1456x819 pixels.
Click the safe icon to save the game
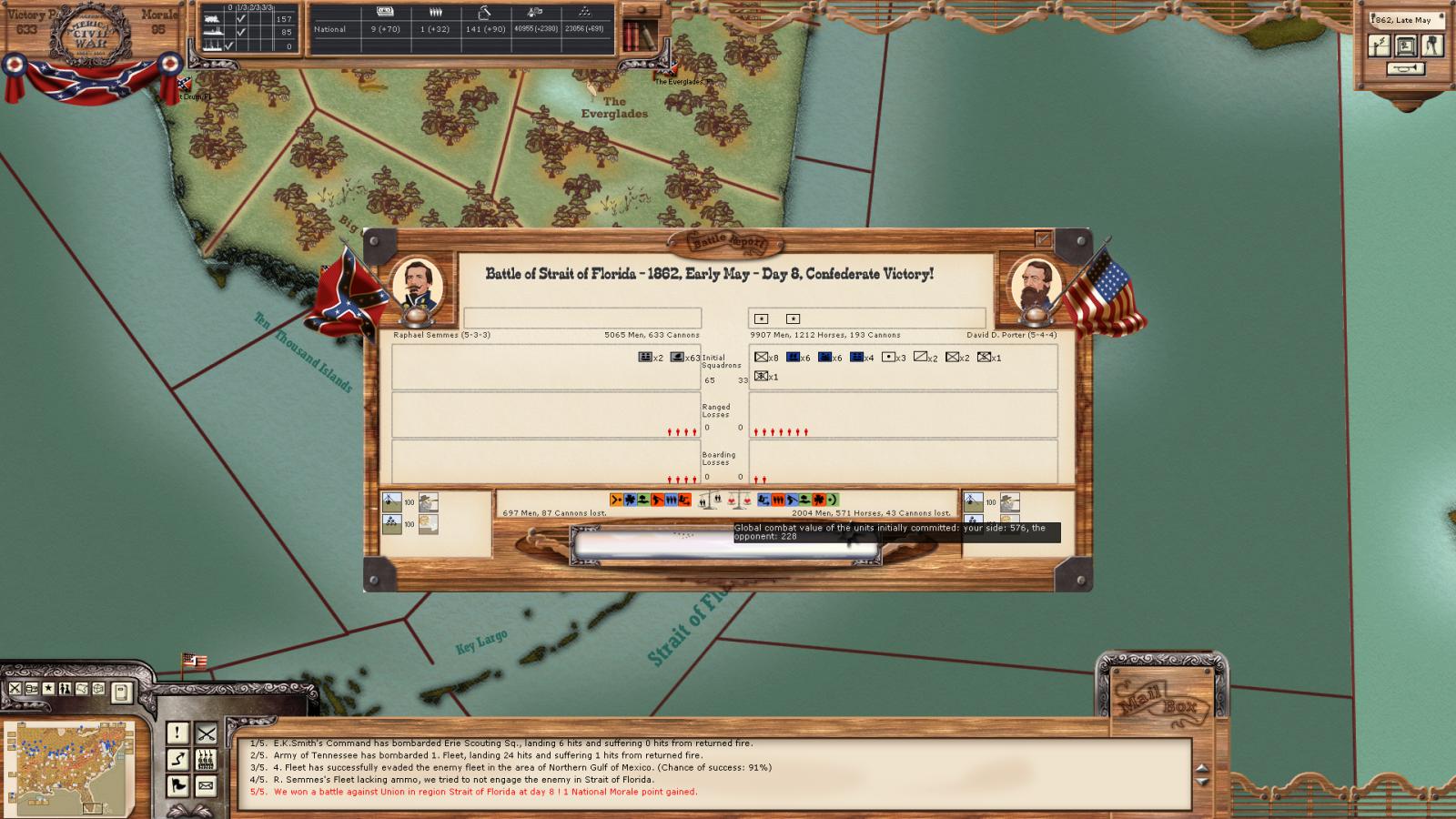[x=1406, y=45]
